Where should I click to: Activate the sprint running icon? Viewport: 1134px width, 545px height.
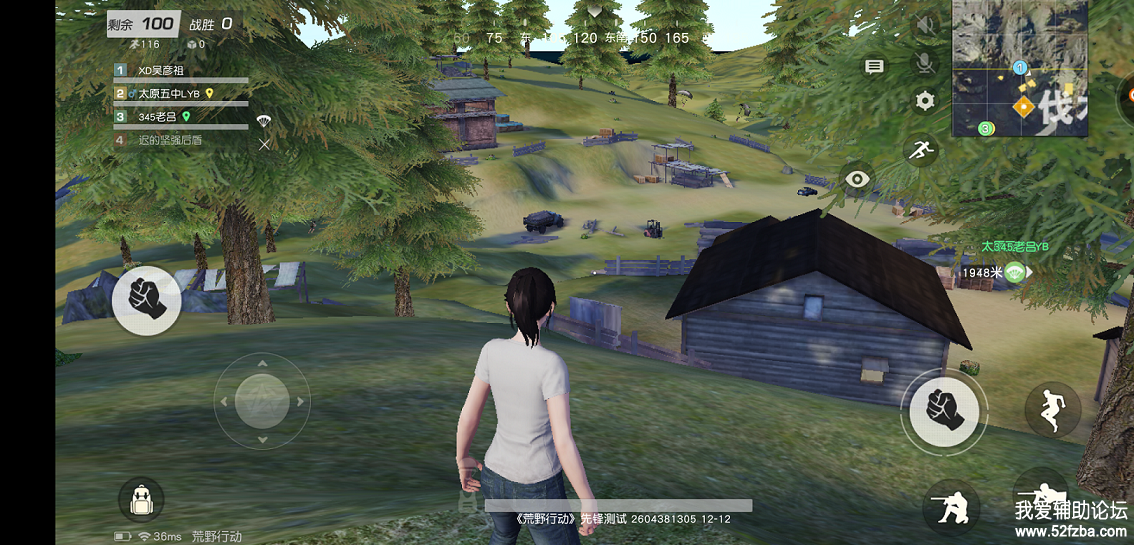click(x=920, y=151)
